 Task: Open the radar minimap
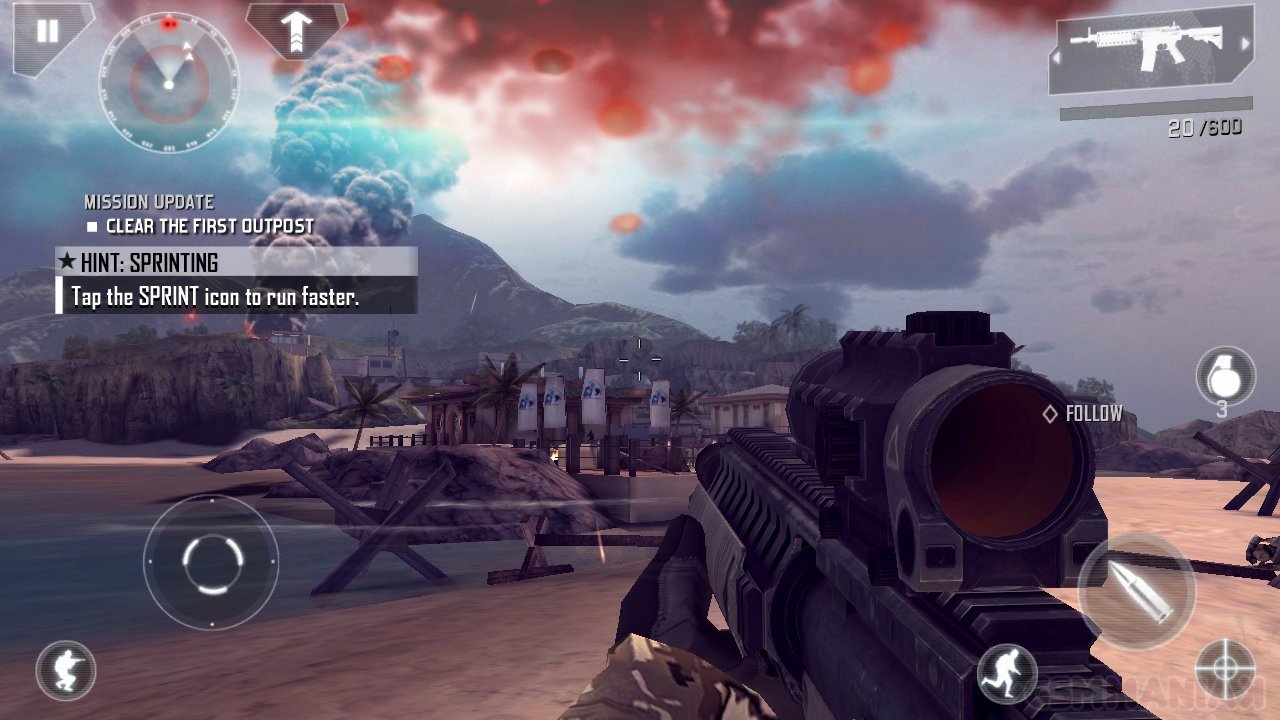click(x=168, y=84)
